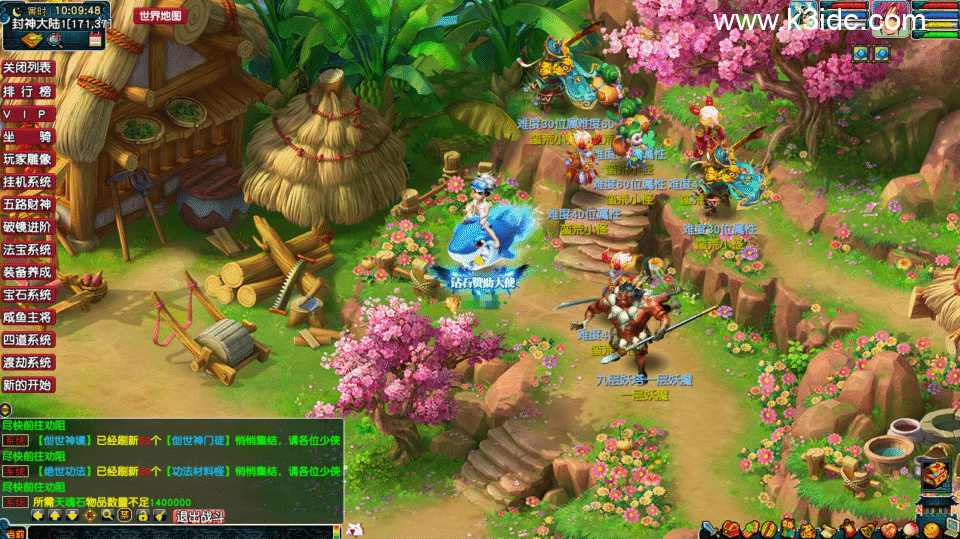Screen dimensions: 960x539
Task: Choose 法宝系统 from side menu
Action: tap(27, 249)
